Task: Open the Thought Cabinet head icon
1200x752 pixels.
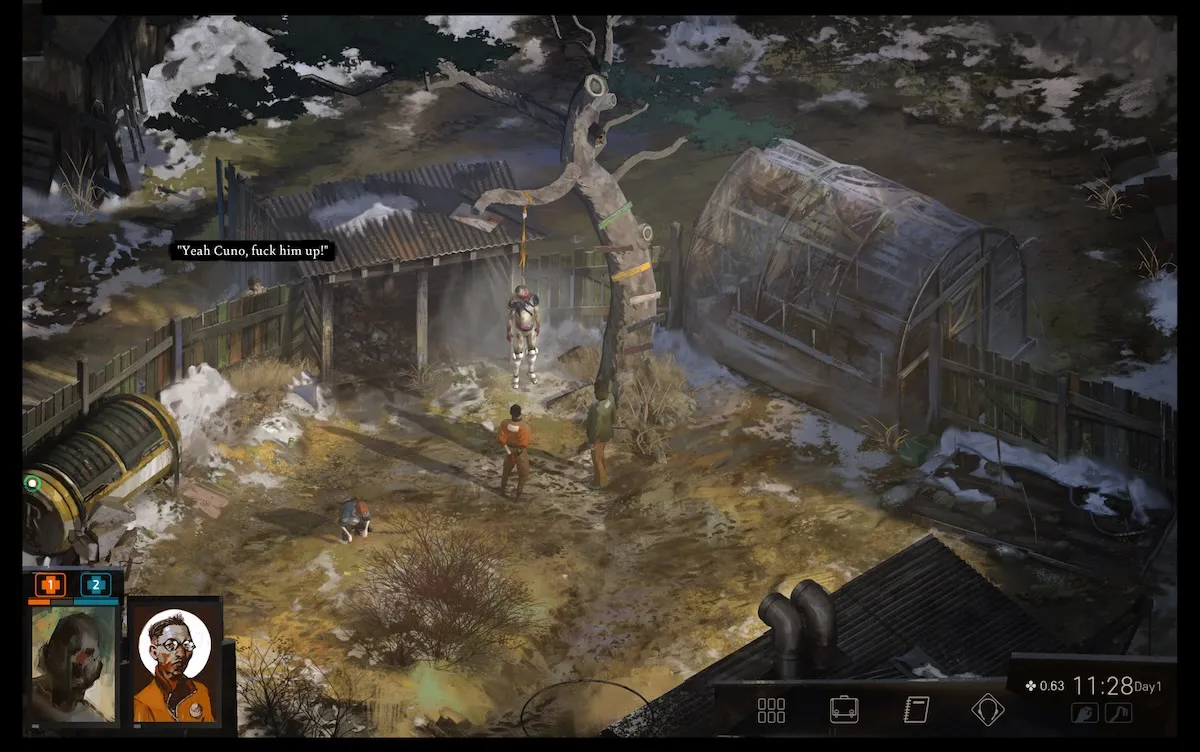Action: click(x=988, y=710)
